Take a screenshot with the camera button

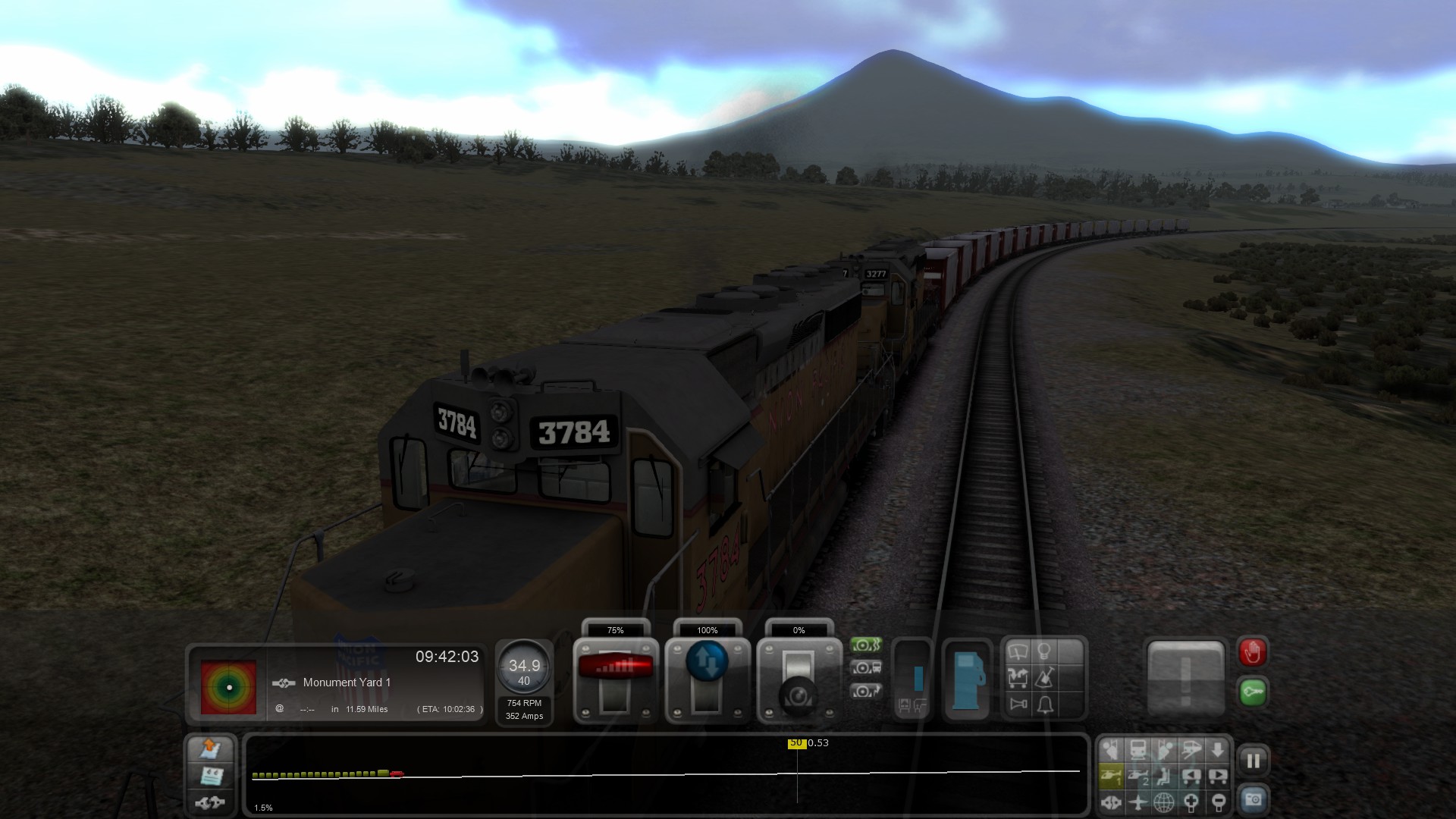point(1253,799)
